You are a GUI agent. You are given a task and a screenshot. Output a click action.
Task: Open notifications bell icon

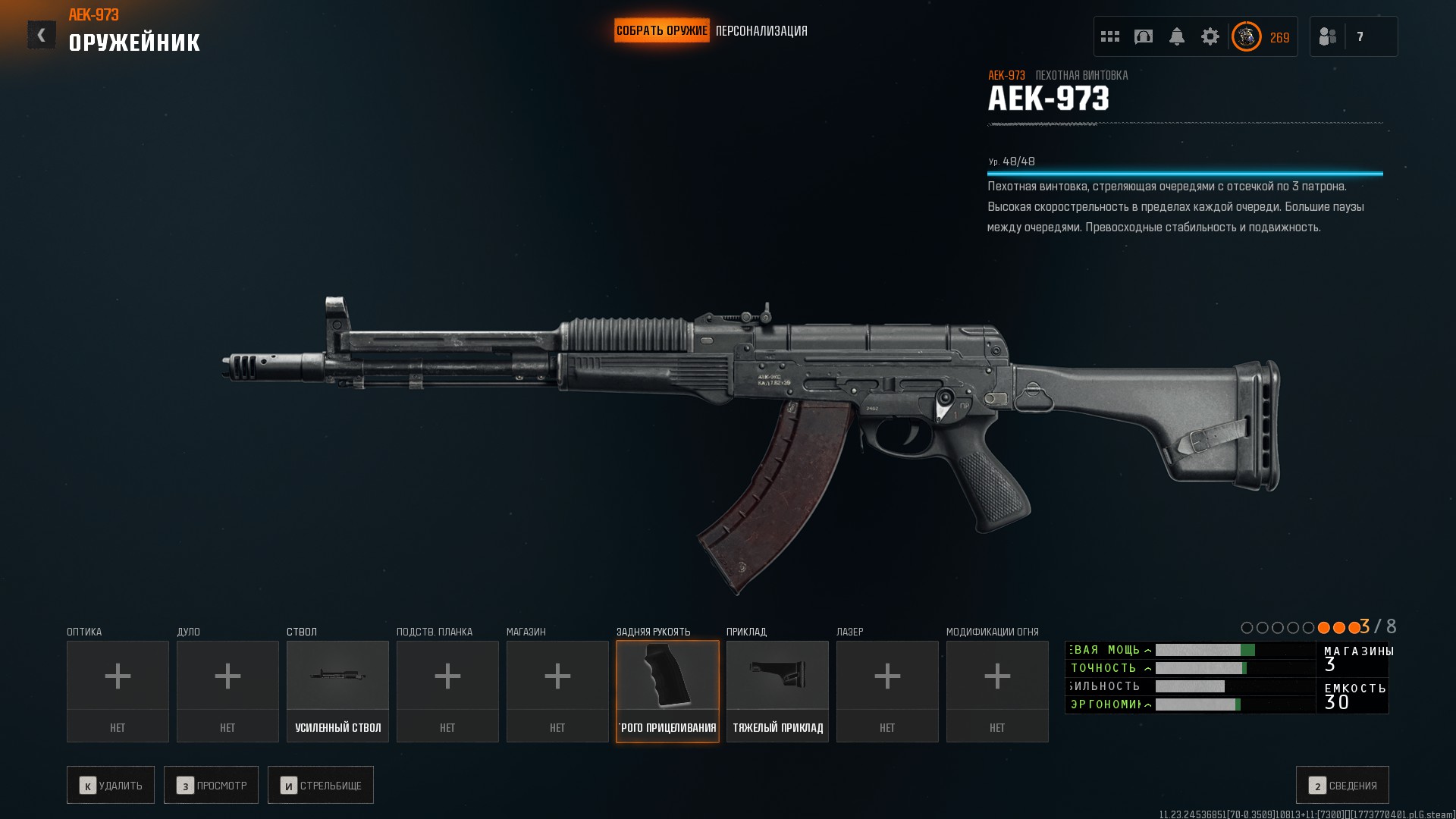1177,36
